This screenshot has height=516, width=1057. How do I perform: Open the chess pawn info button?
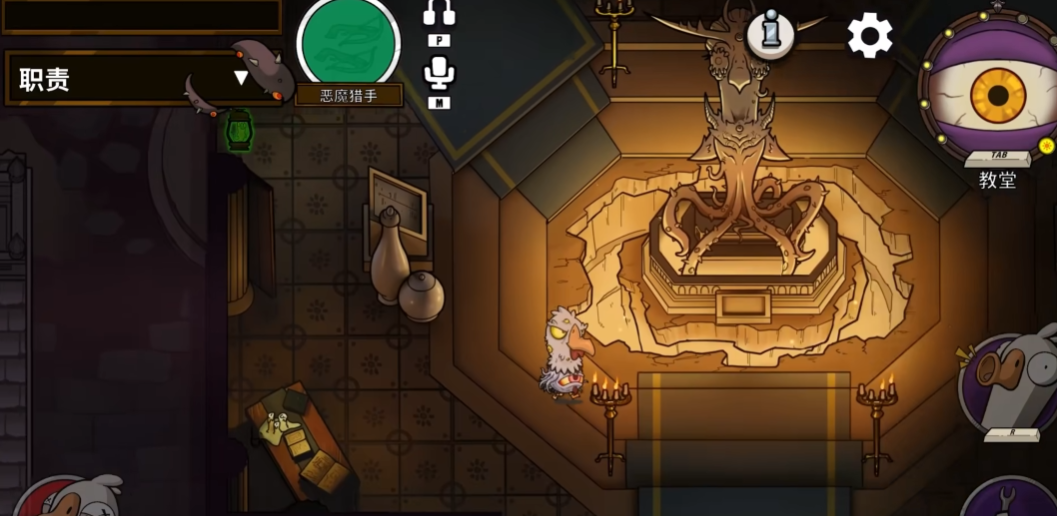(x=770, y=35)
